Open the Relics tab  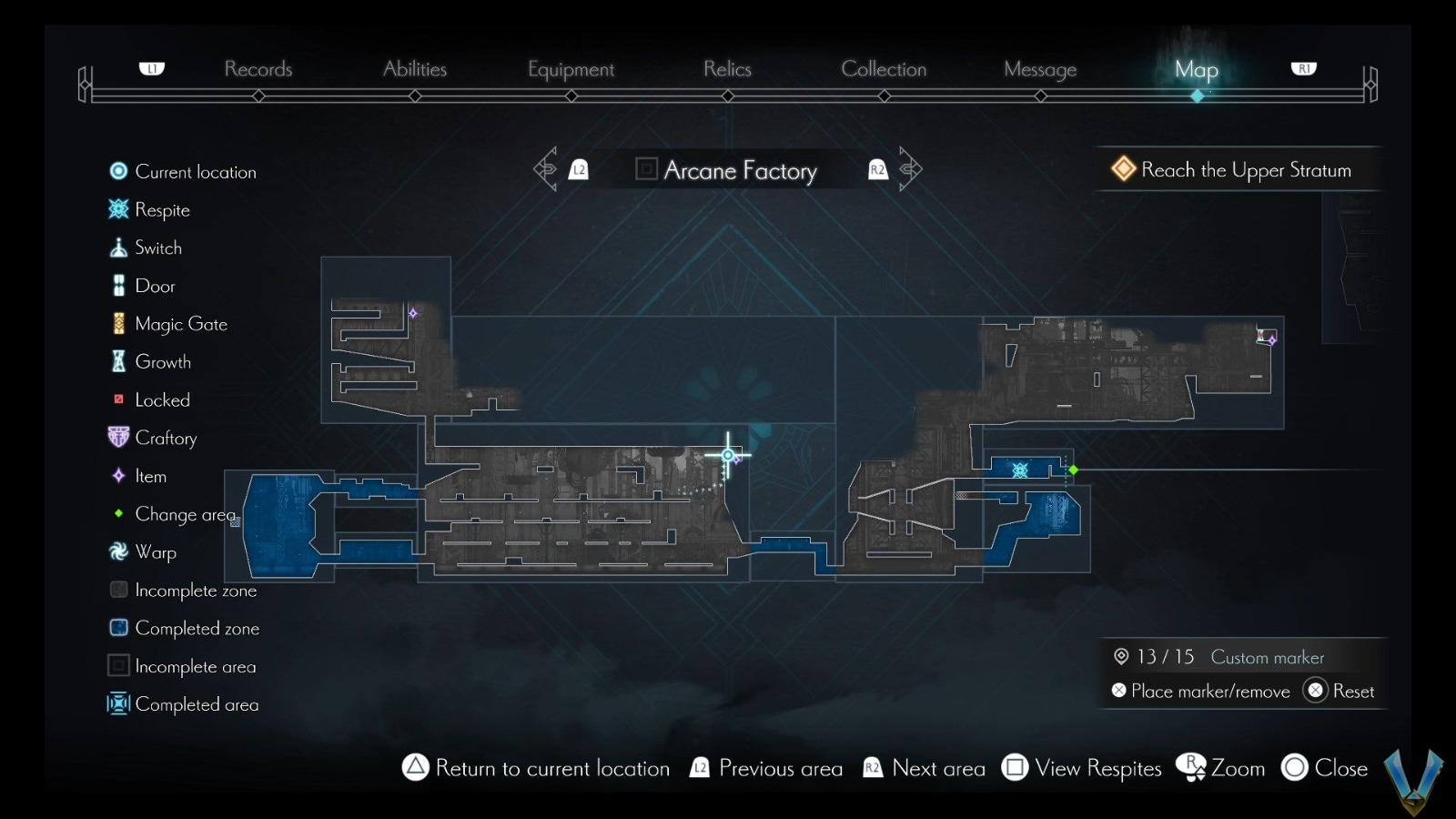(x=726, y=69)
